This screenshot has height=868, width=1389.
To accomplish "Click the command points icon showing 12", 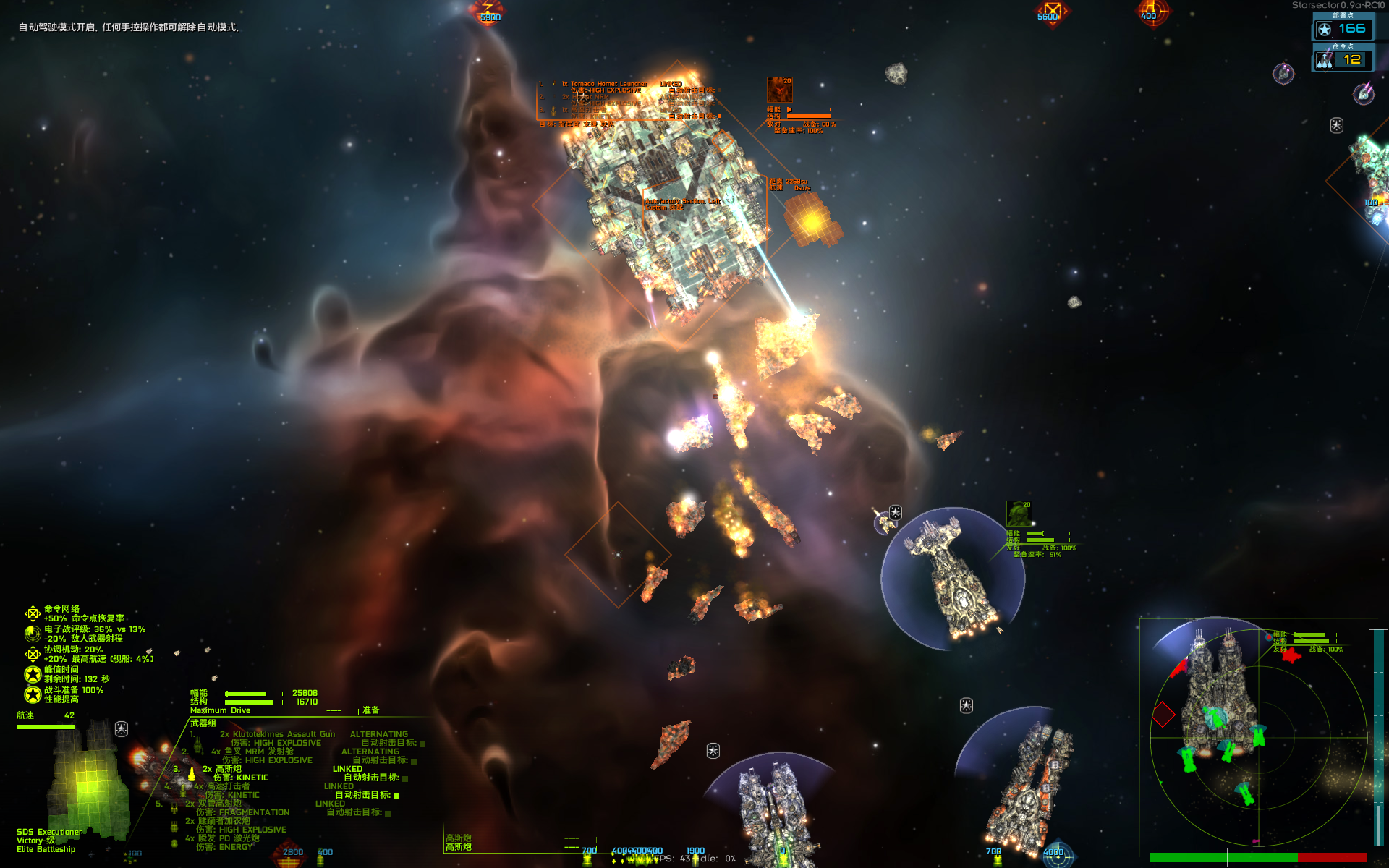I will (x=1325, y=61).
